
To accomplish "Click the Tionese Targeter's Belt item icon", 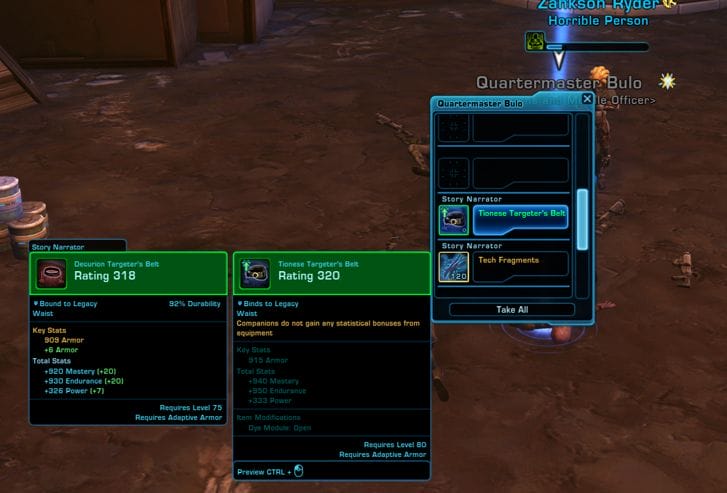I will coord(454,218).
